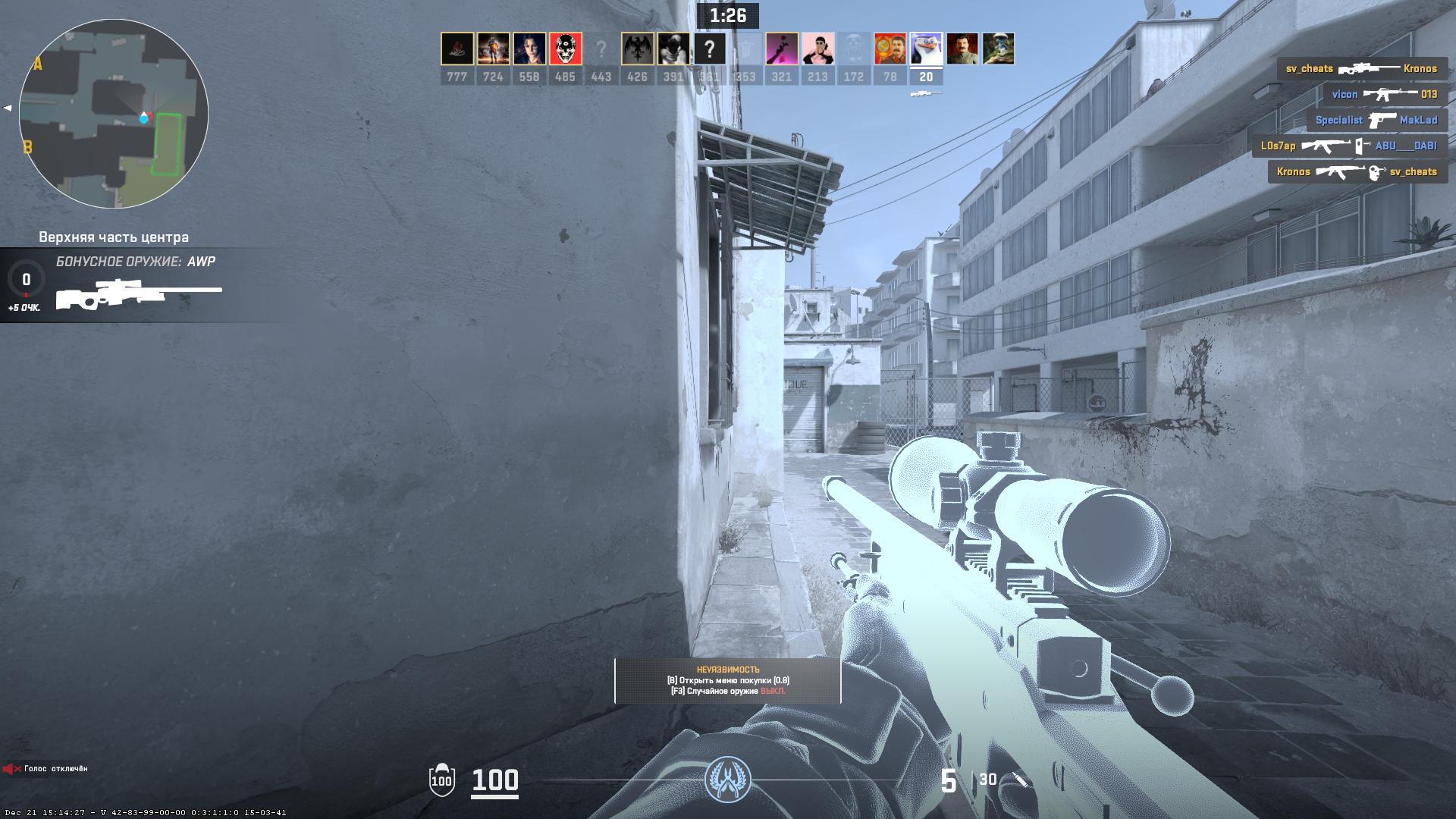
Task: Click the Specialist killed MakLad feed entry
Action: [x=1376, y=121]
